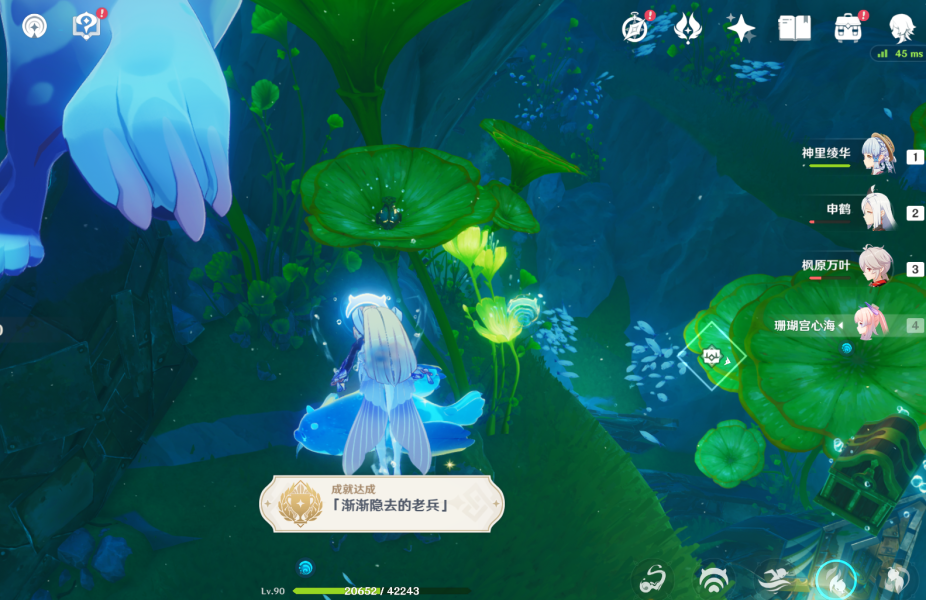Open the battle pass winged icon
926x600 pixels.
point(687,28)
